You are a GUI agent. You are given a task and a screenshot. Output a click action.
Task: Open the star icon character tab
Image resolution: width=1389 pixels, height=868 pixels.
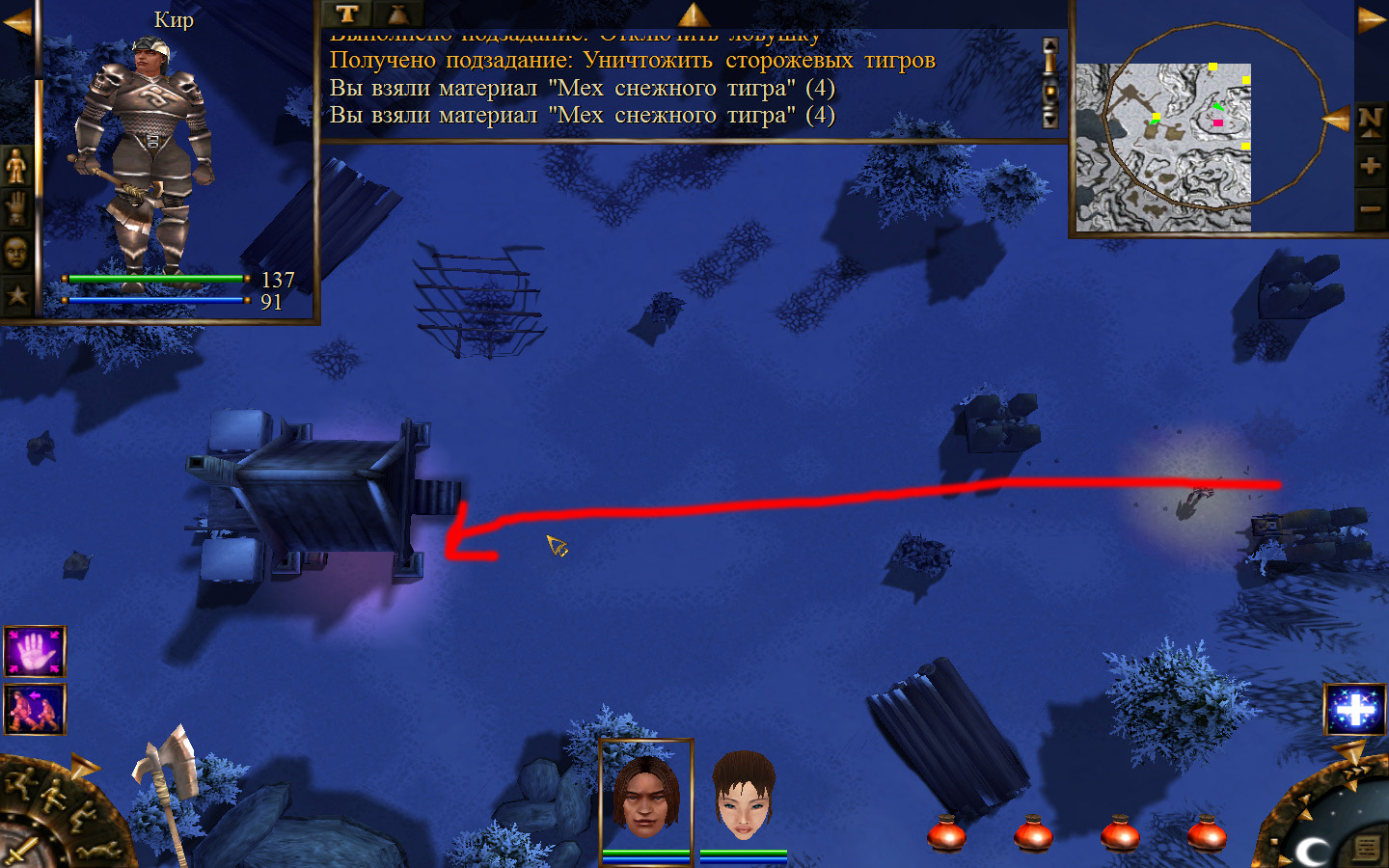tap(16, 295)
